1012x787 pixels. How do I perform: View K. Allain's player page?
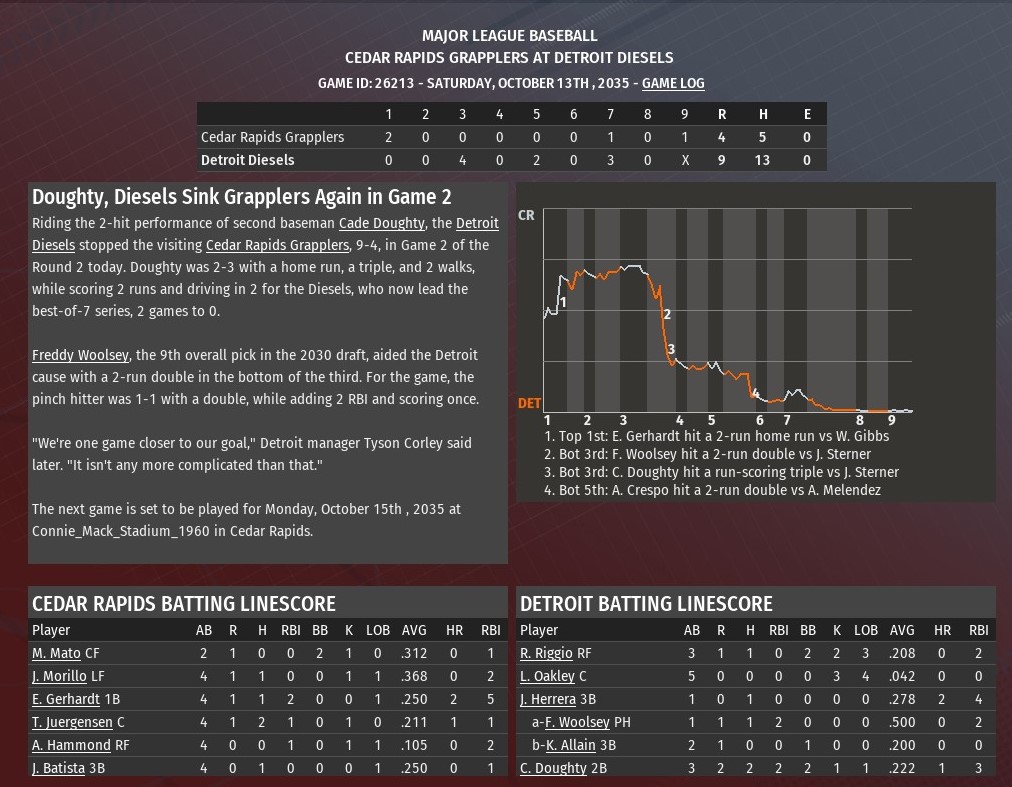click(570, 745)
